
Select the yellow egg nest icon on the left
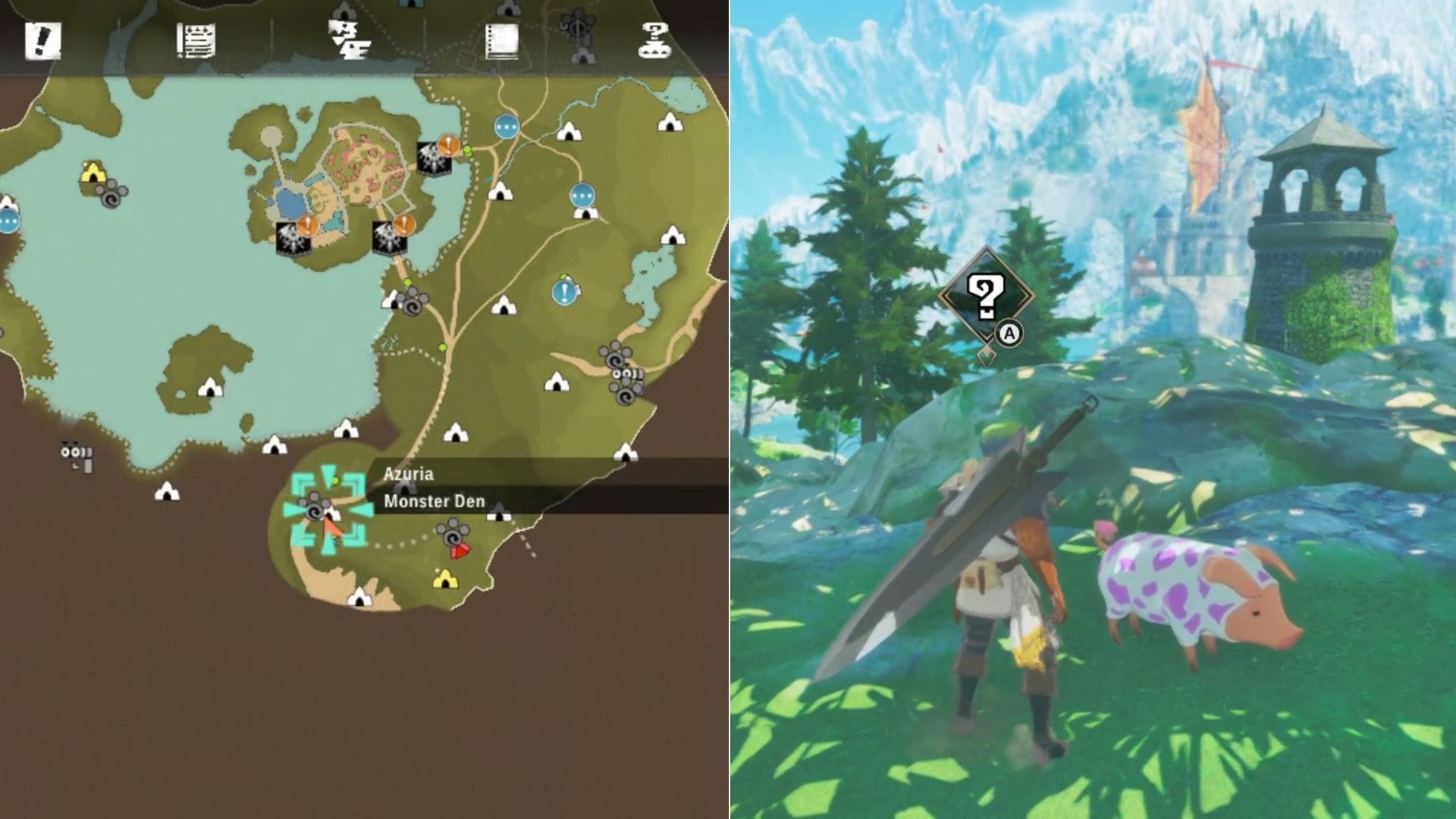click(91, 173)
